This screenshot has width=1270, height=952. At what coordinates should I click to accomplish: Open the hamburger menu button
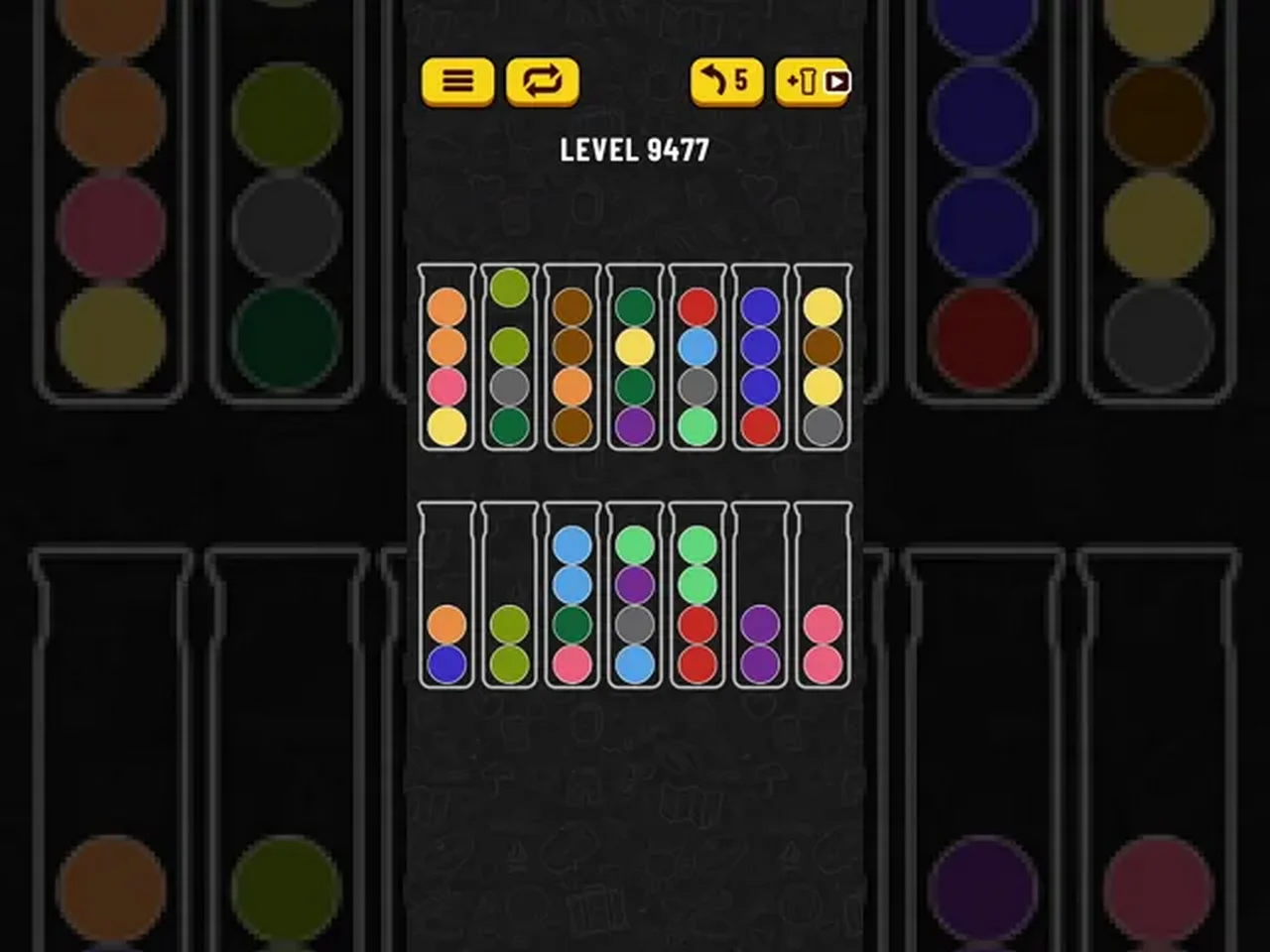pos(457,81)
